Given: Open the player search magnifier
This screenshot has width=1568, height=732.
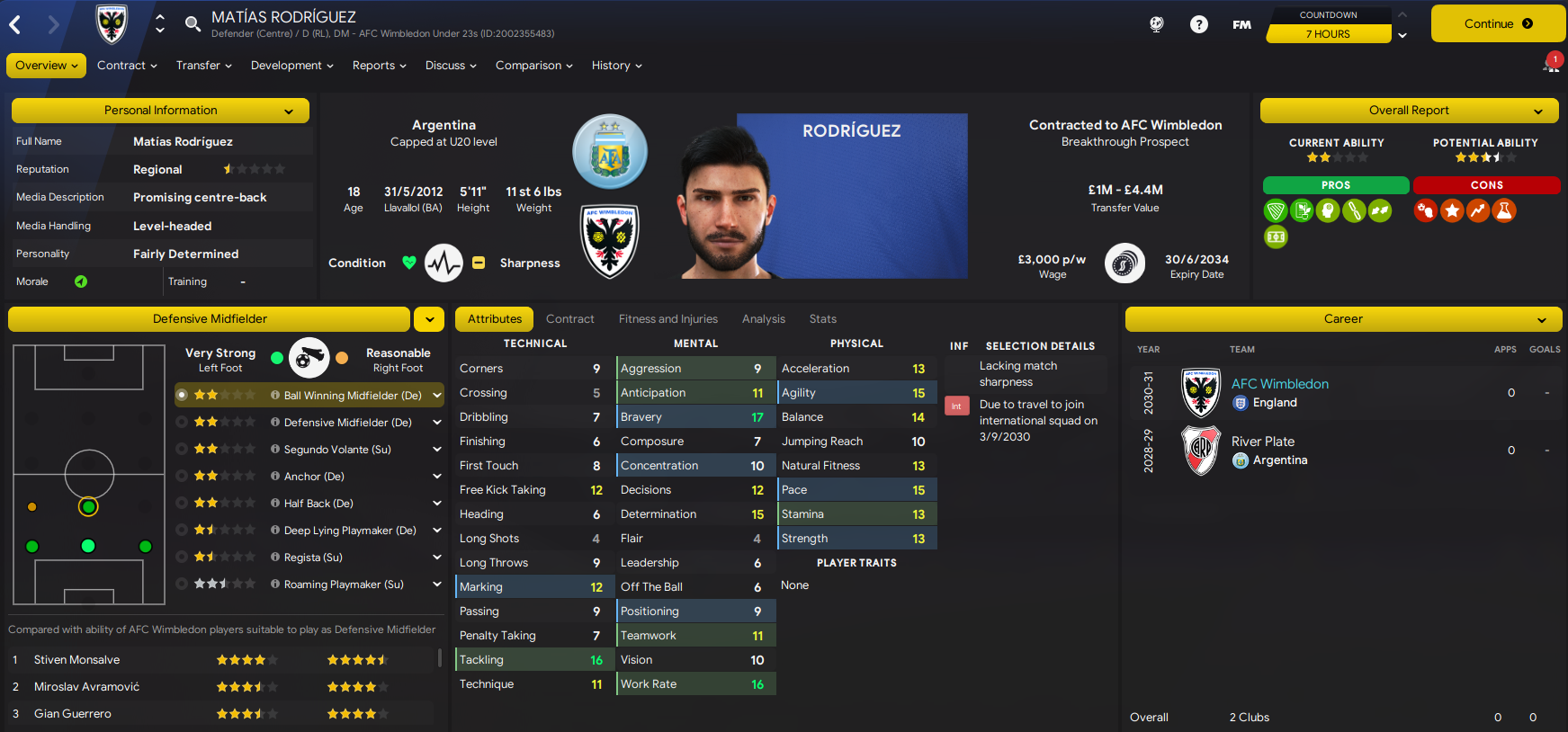Looking at the screenshot, I should [x=193, y=23].
